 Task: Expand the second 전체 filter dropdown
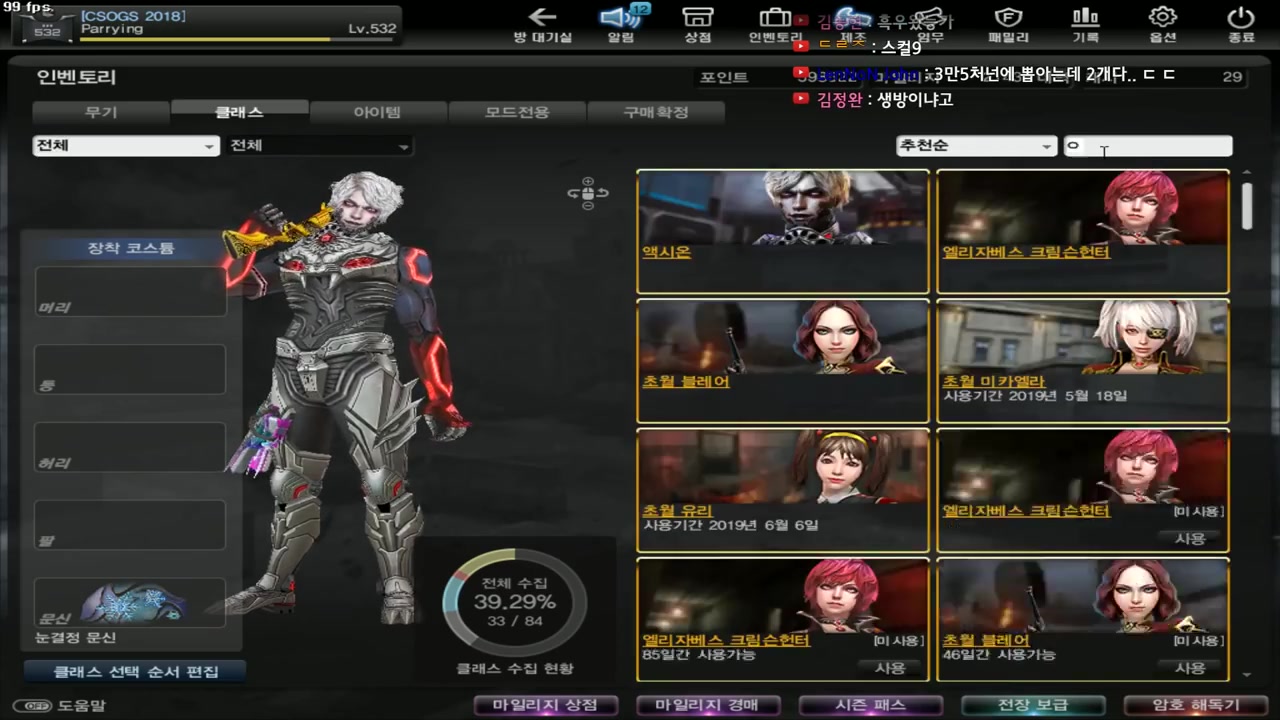click(318, 146)
